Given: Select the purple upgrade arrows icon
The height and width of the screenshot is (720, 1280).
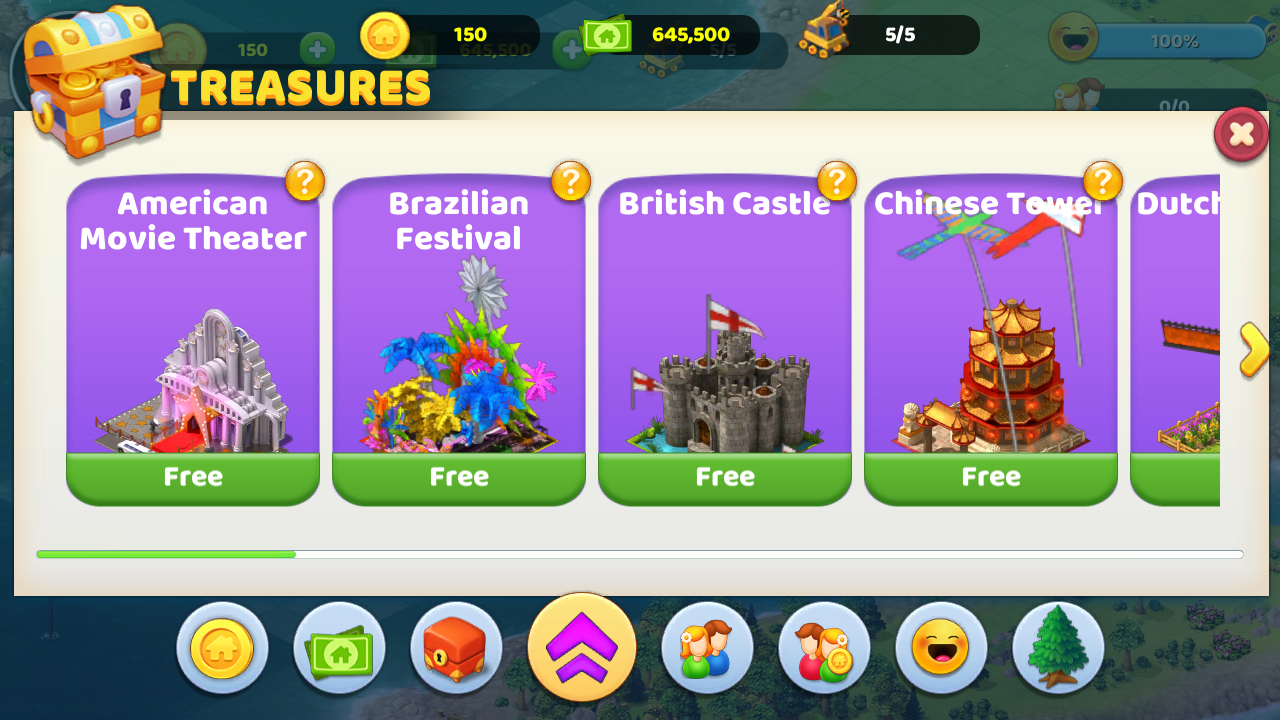Looking at the screenshot, I should point(581,647).
